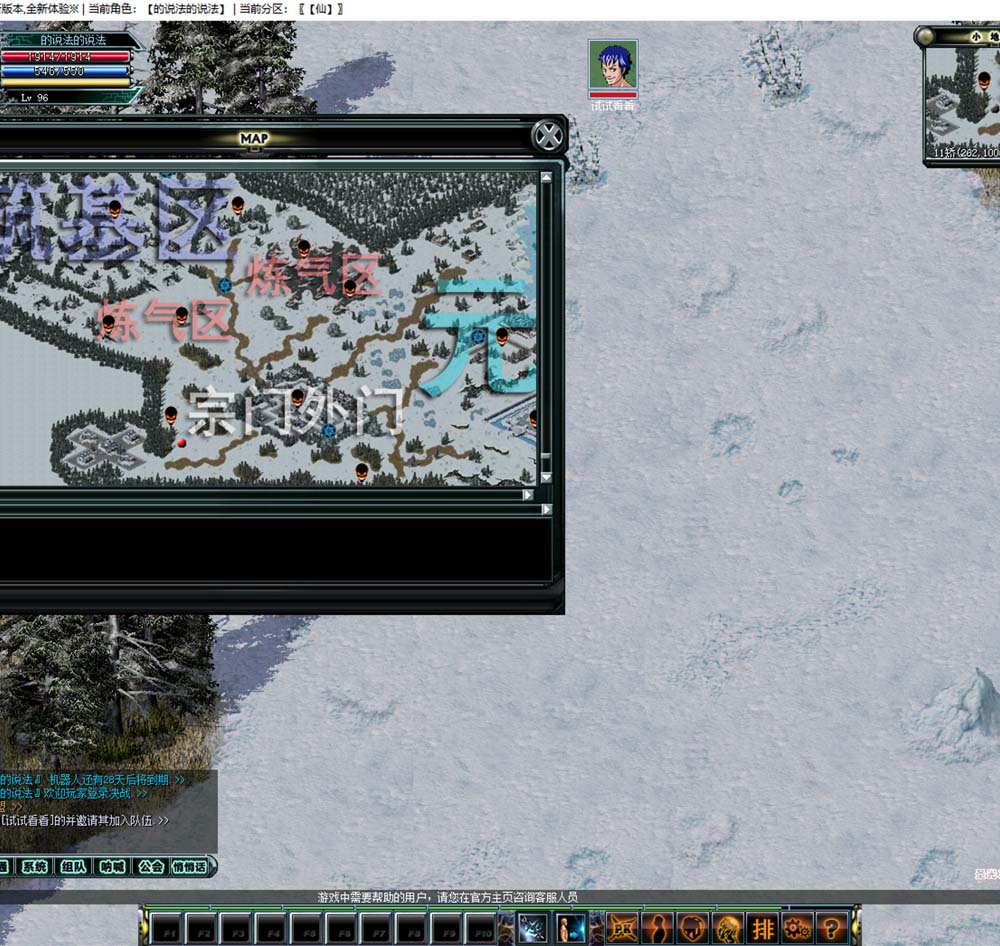Open the question mark help
Viewport: 1000px width, 946px height.
point(832,928)
